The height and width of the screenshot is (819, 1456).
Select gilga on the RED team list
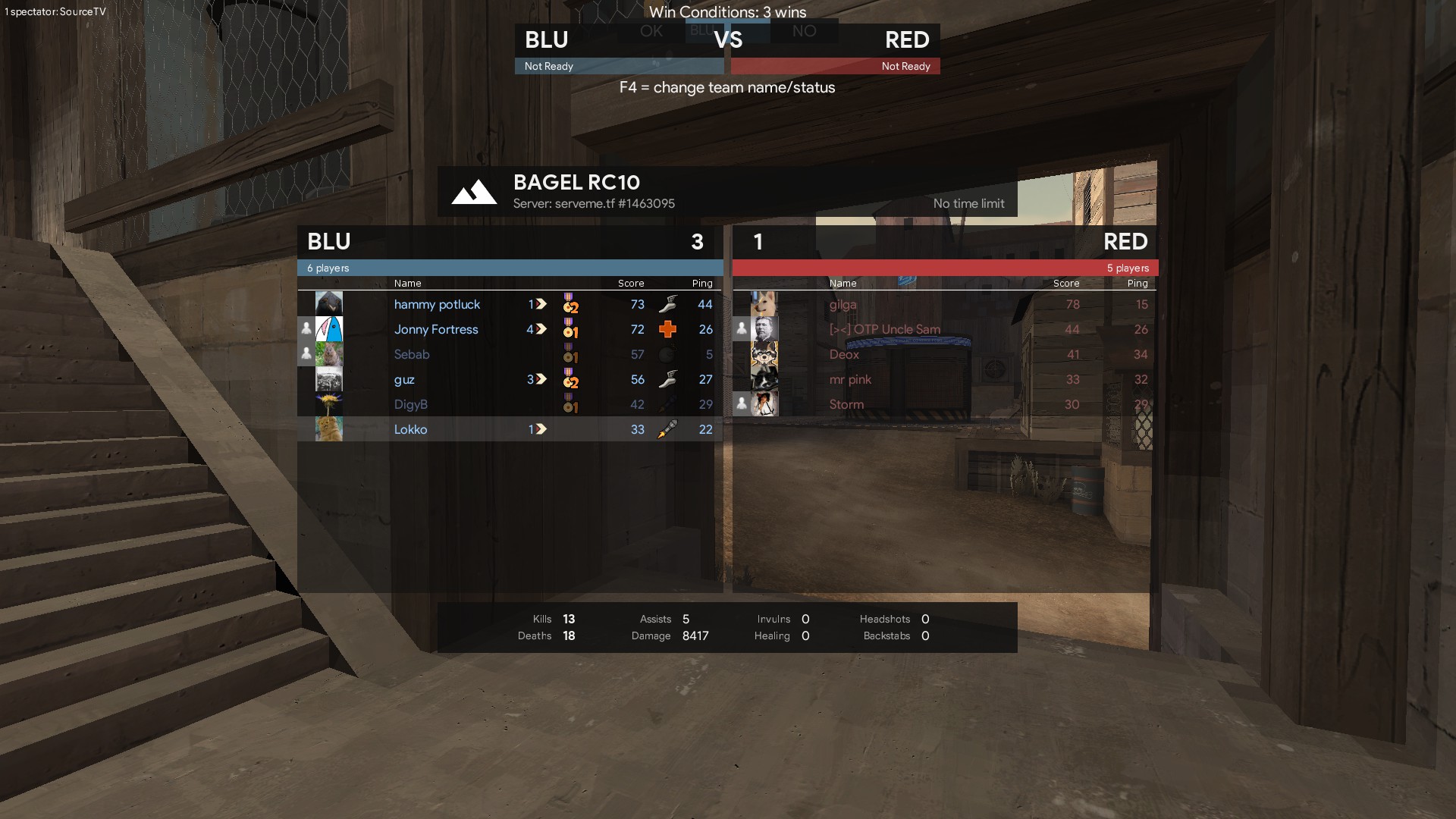(843, 304)
